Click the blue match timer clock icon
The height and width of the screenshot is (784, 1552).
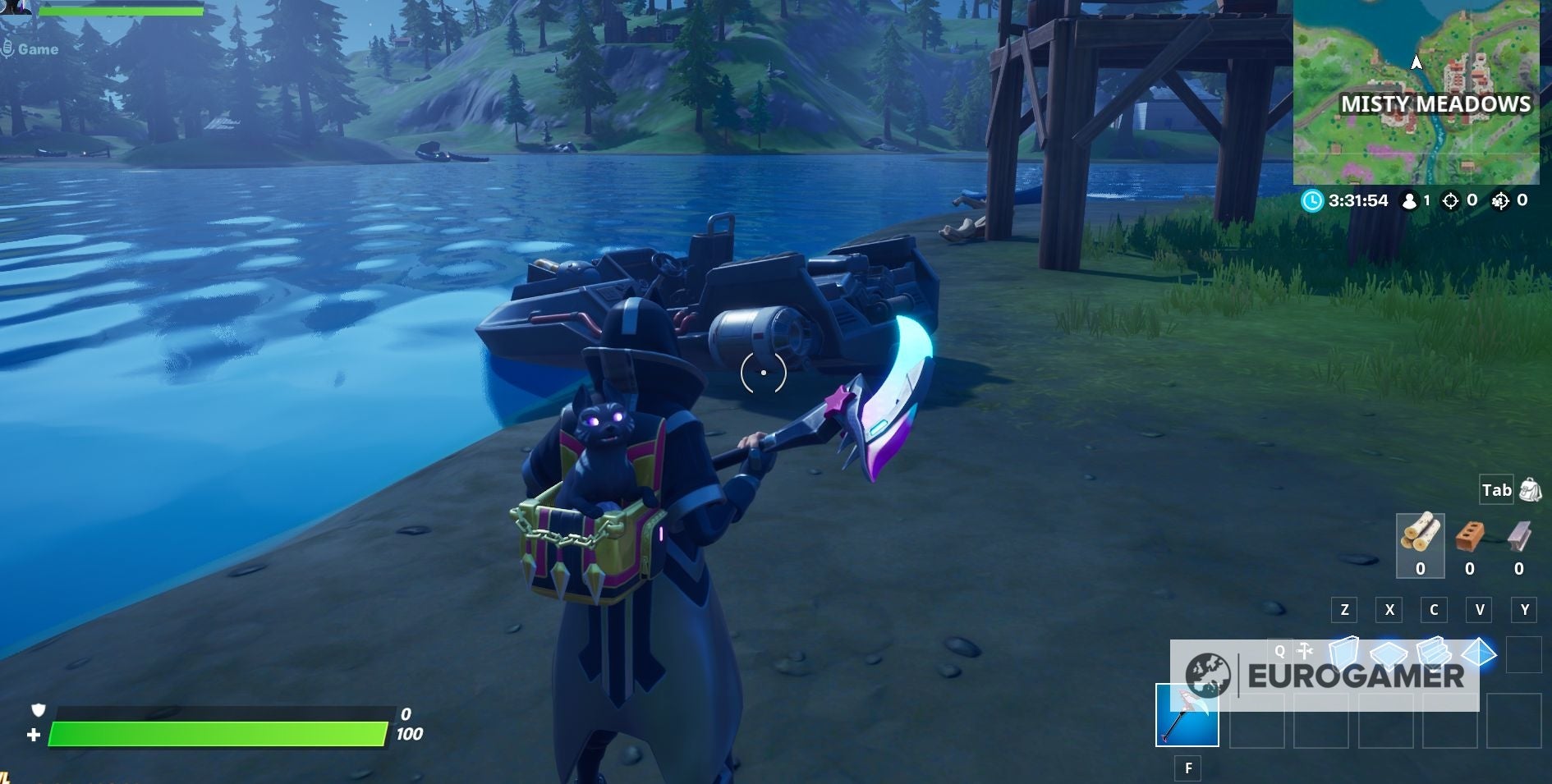pos(1313,200)
